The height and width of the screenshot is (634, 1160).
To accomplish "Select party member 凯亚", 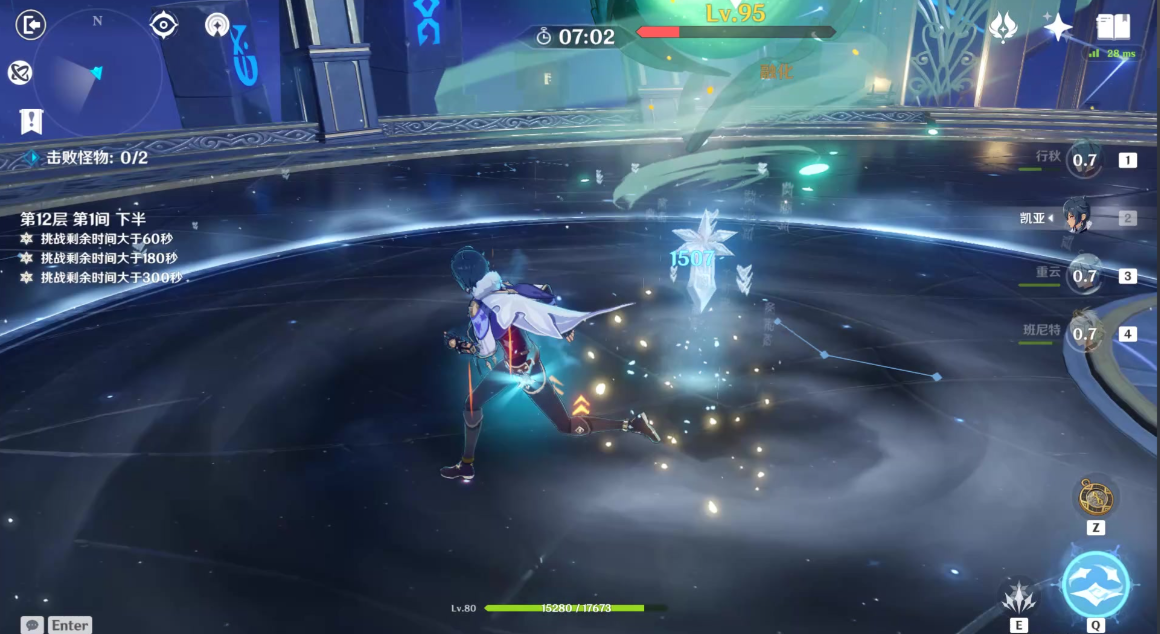I will 1078,217.
